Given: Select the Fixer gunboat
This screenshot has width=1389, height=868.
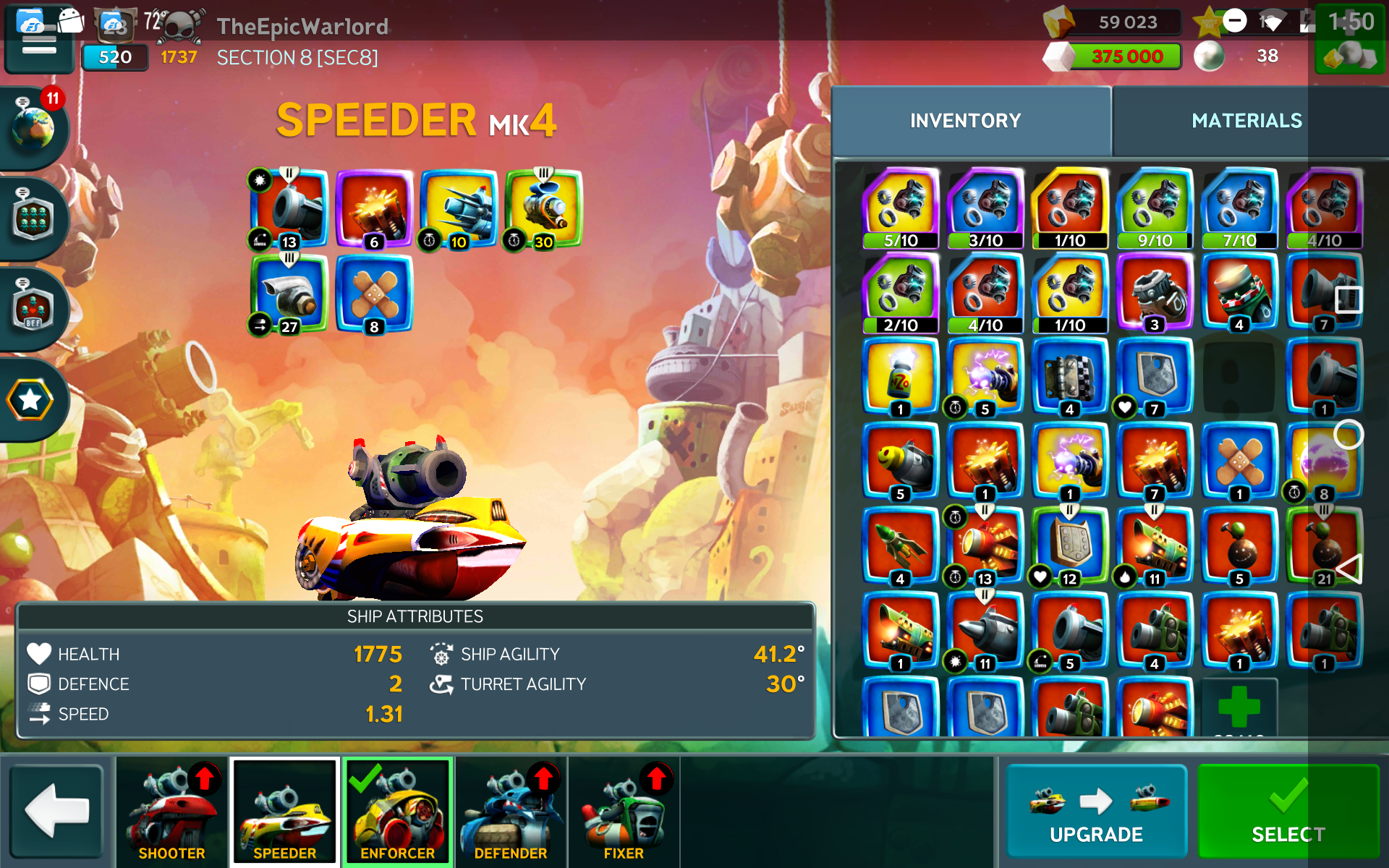Looking at the screenshot, I should pos(624,812).
